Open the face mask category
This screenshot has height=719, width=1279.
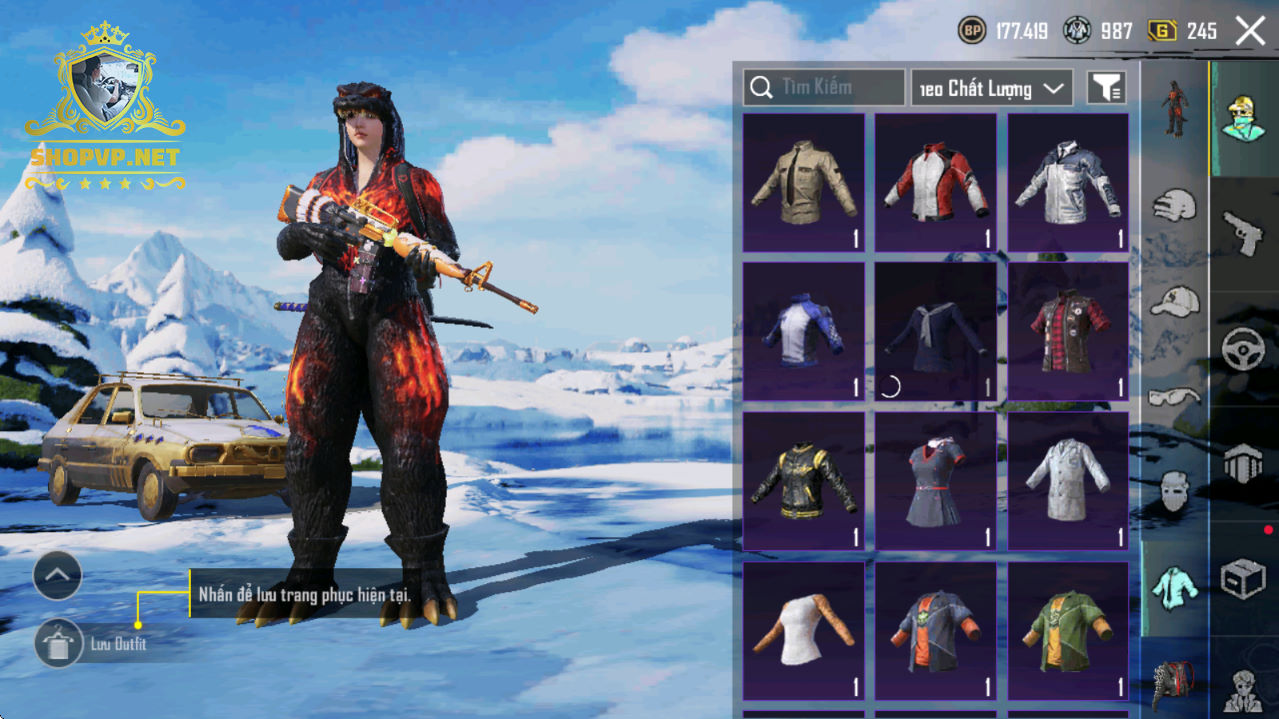tap(1175, 490)
